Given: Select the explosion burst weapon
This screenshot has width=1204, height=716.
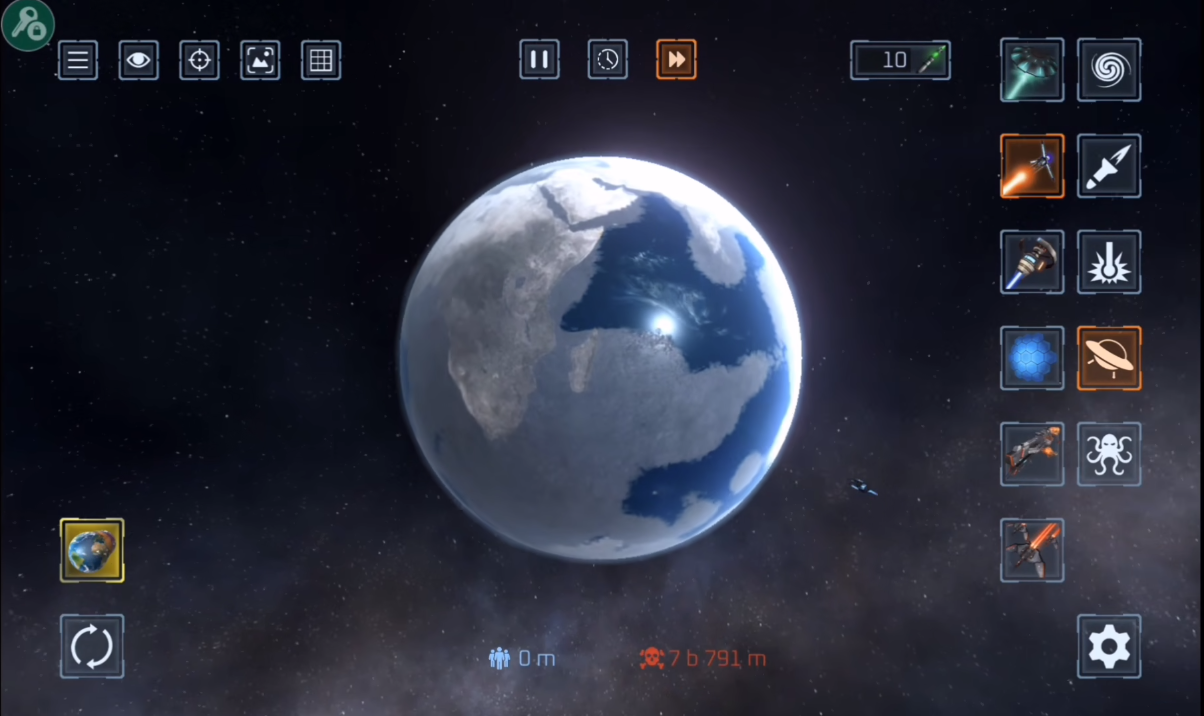Looking at the screenshot, I should (1109, 262).
